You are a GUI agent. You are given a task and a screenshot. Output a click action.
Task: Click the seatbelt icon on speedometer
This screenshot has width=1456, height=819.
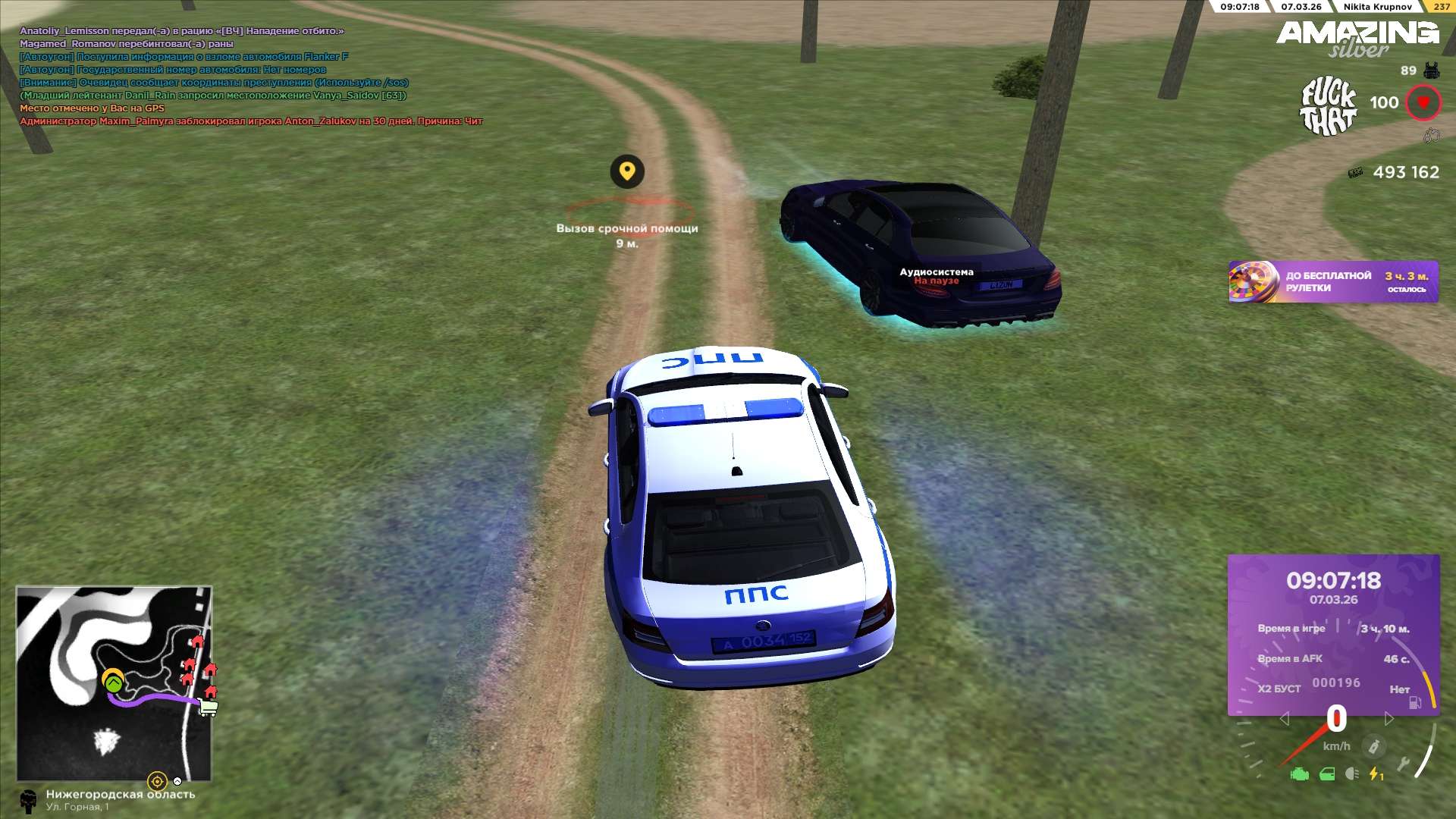click(1373, 747)
